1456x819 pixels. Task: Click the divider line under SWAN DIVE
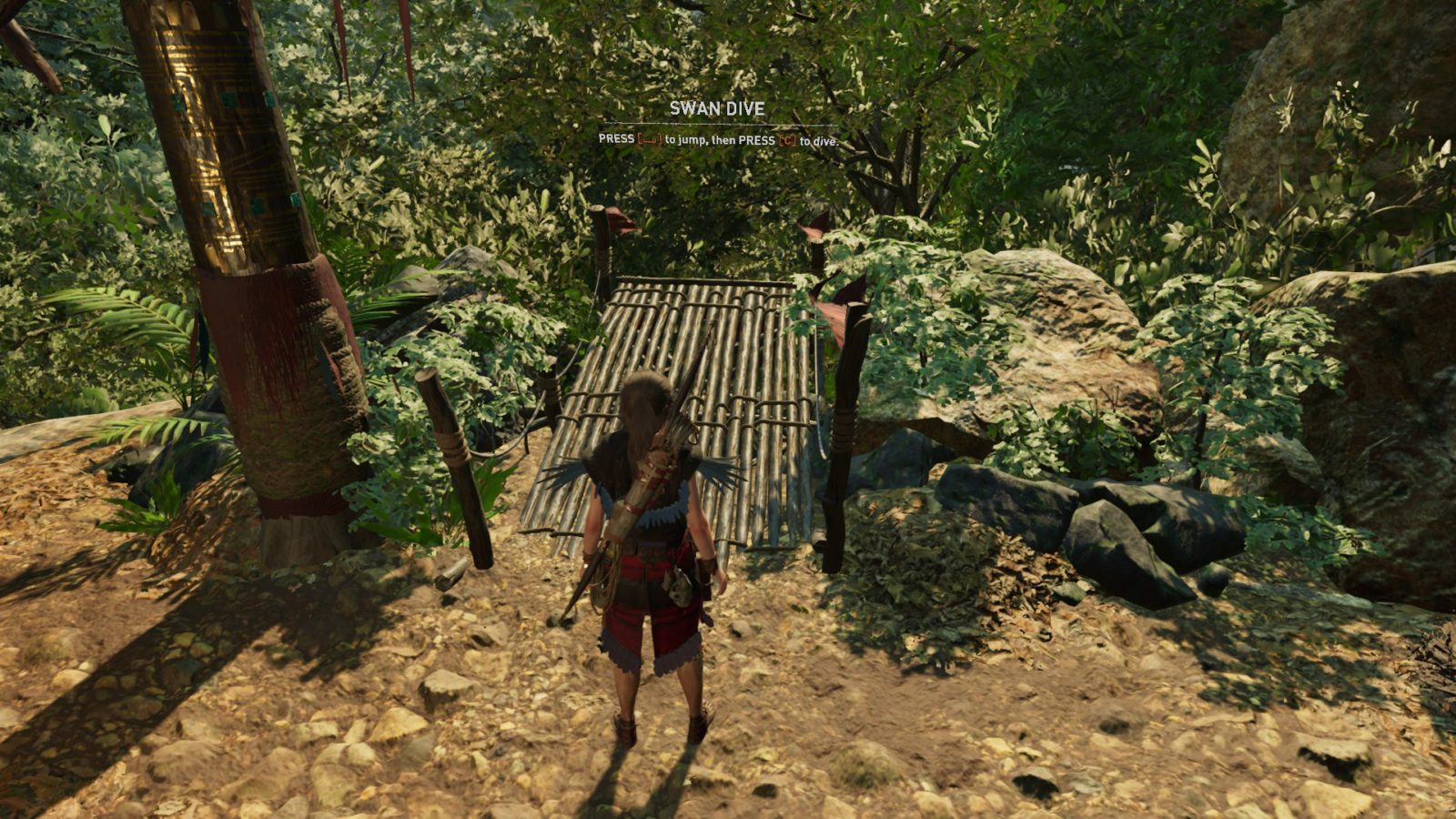(x=719, y=124)
